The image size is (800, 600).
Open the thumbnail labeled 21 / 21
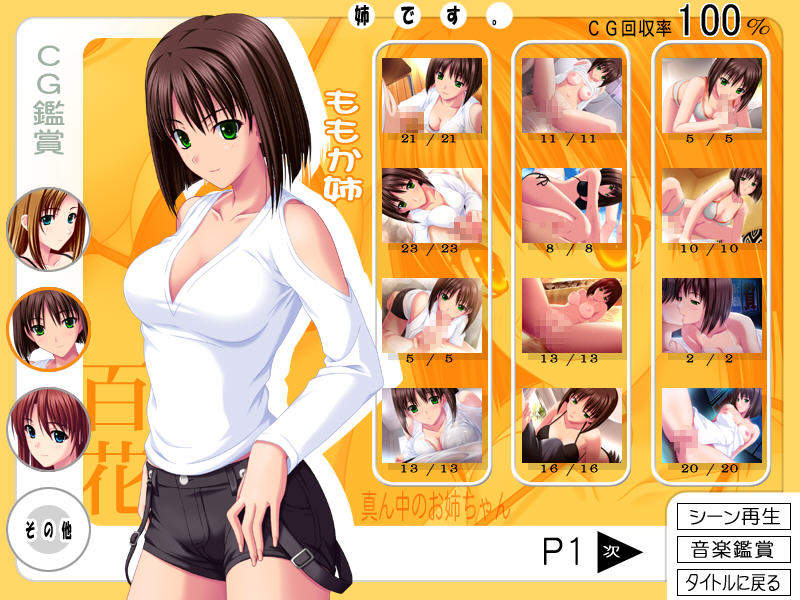[x=431, y=94]
